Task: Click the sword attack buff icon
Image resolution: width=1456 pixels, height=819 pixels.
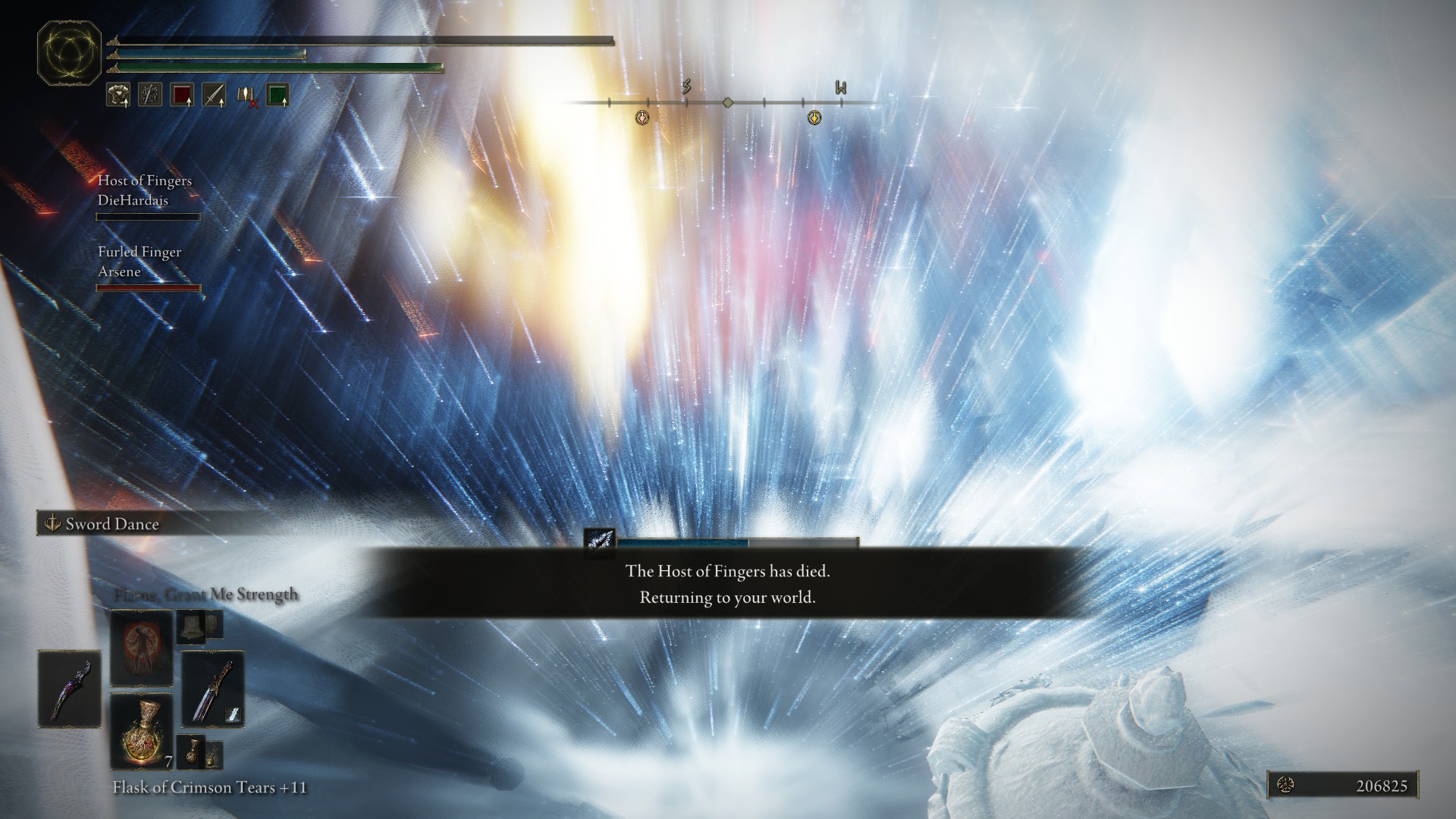Action: pos(214,95)
